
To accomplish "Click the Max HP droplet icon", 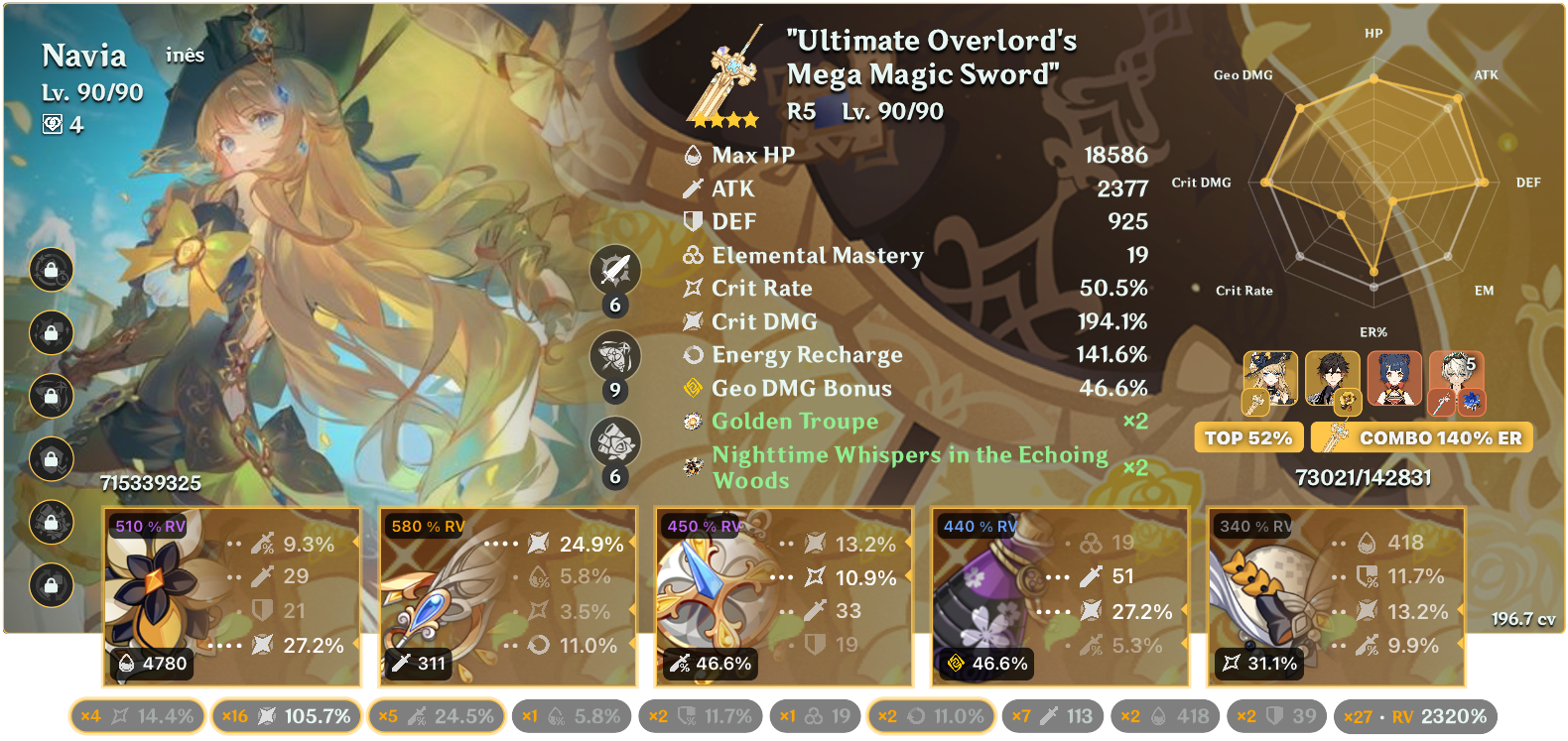I will 694,156.
